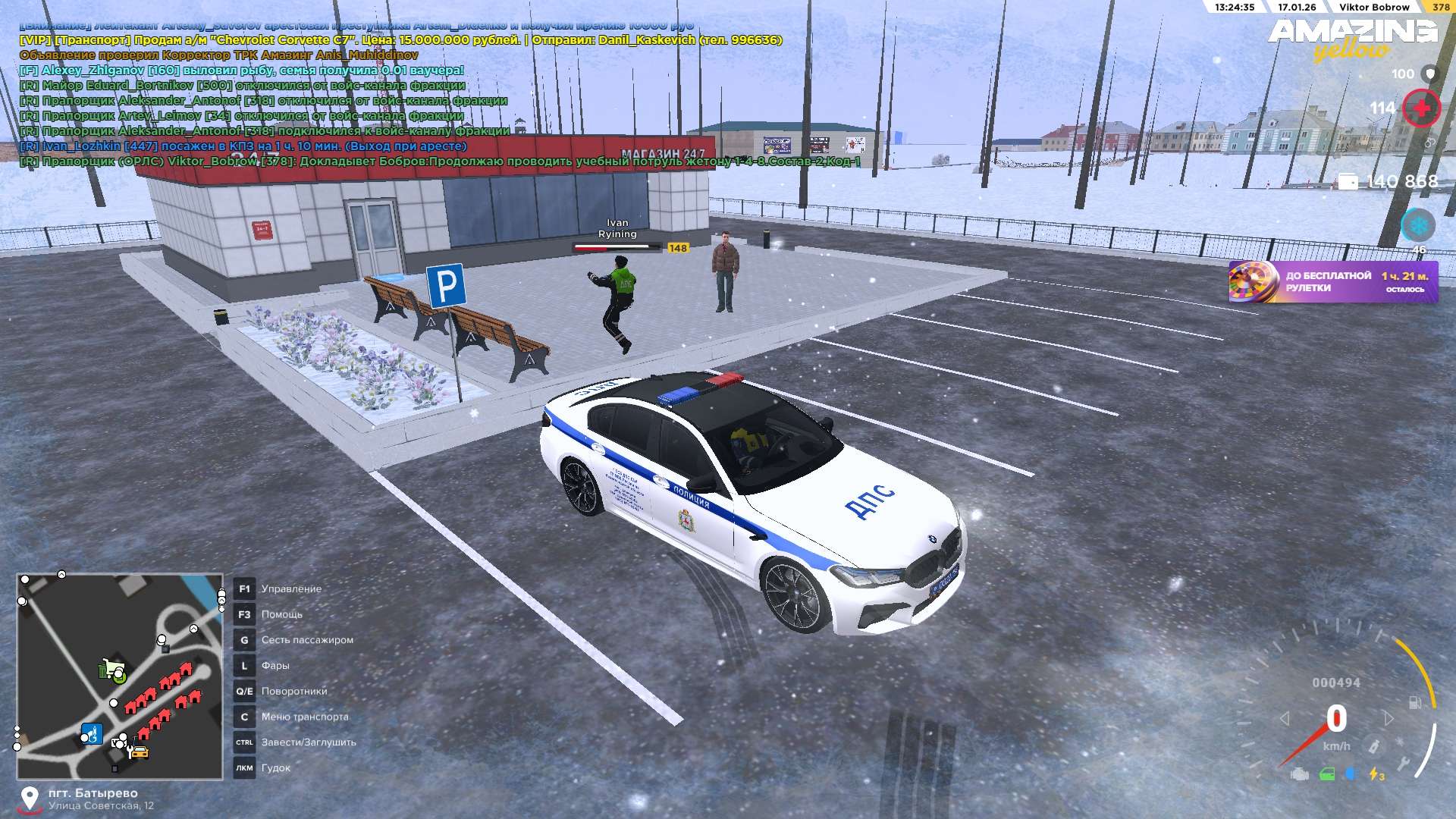Click the wallet money icon
This screenshot has height=819, width=1456.
tap(1348, 181)
